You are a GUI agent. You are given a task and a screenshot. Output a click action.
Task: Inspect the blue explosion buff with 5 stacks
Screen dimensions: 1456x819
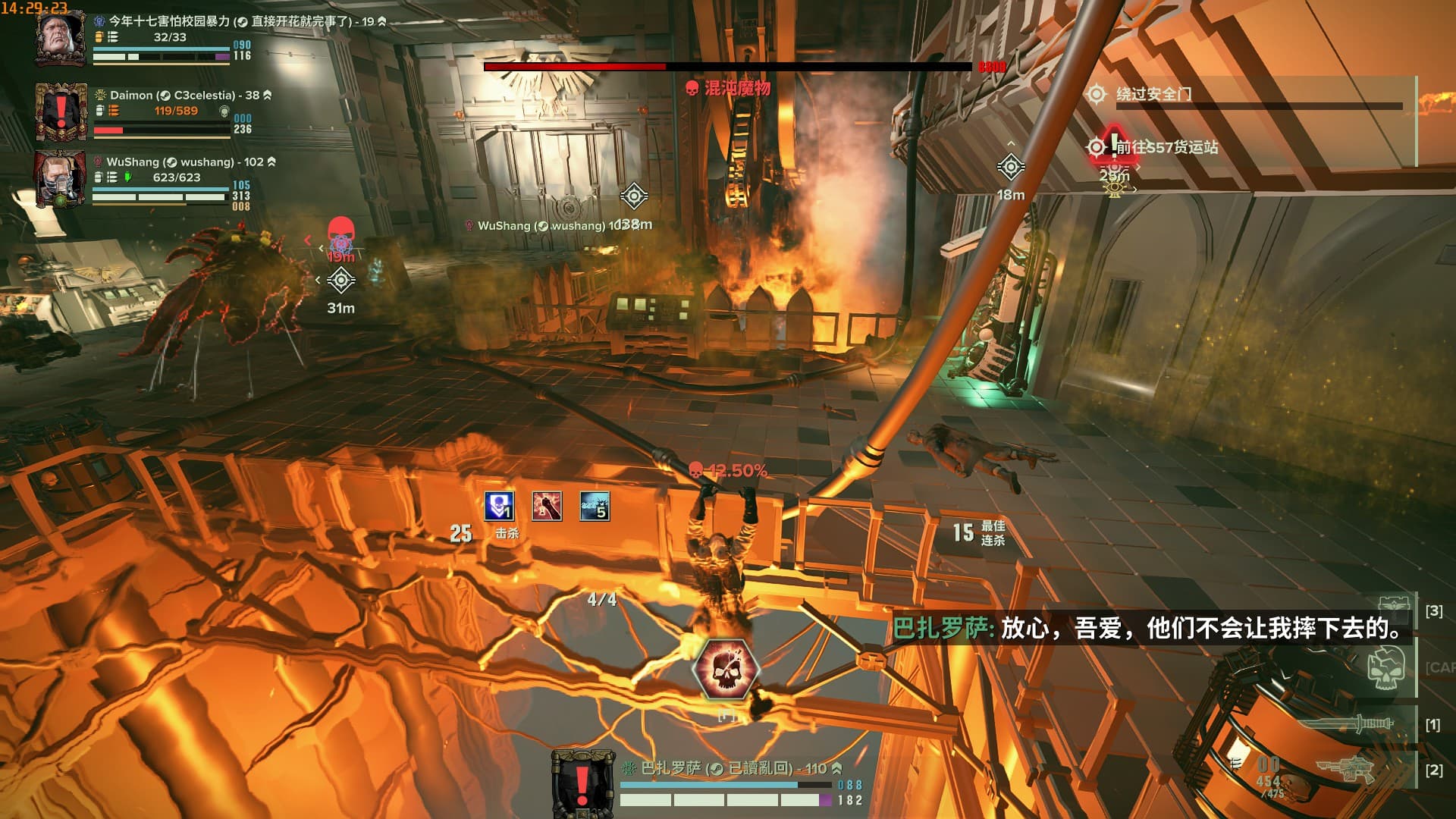[x=595, y=506]
